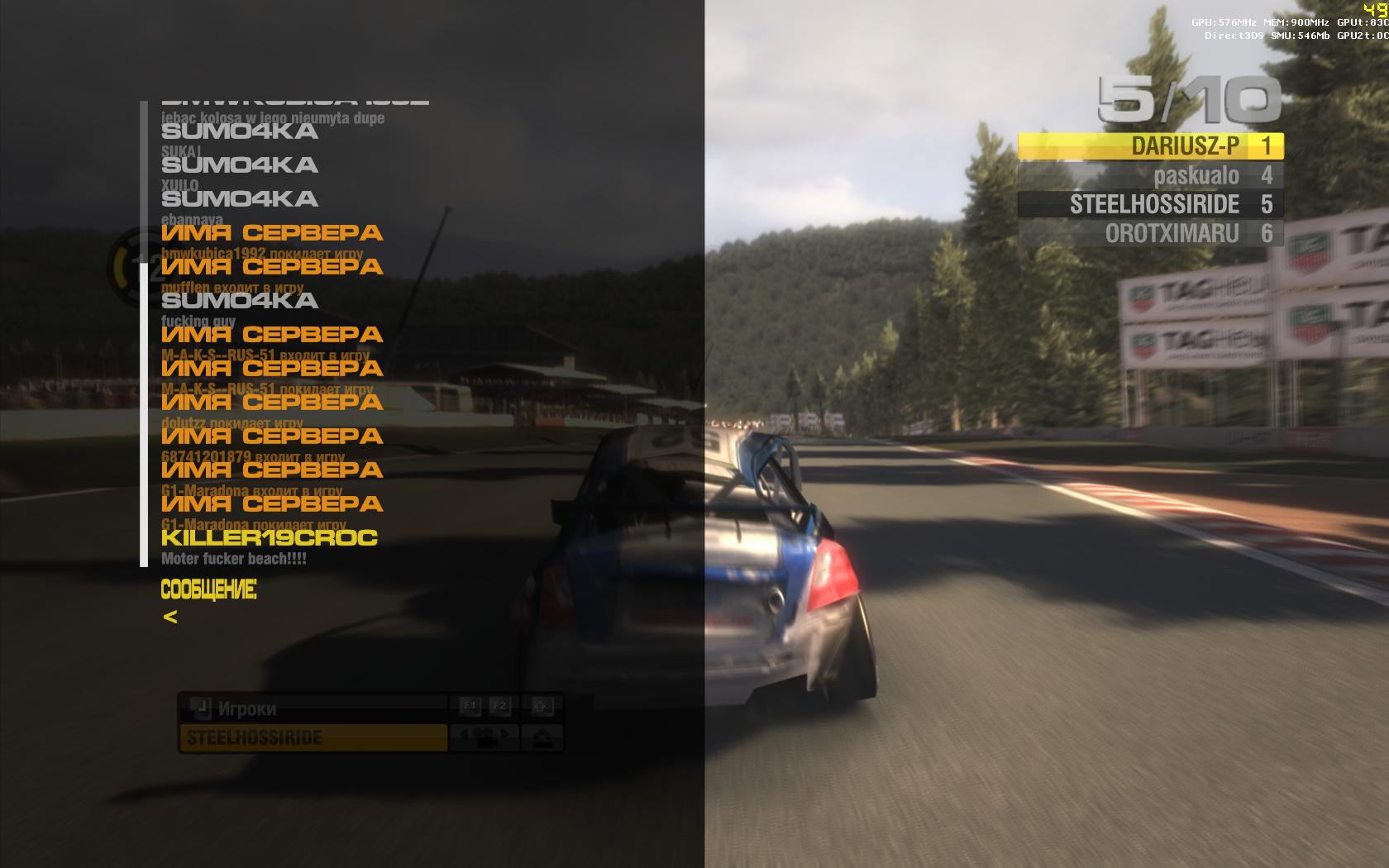Click the chat log scrollbar
The width and height of the screenshot is (1389, 868).
point(144,413)
